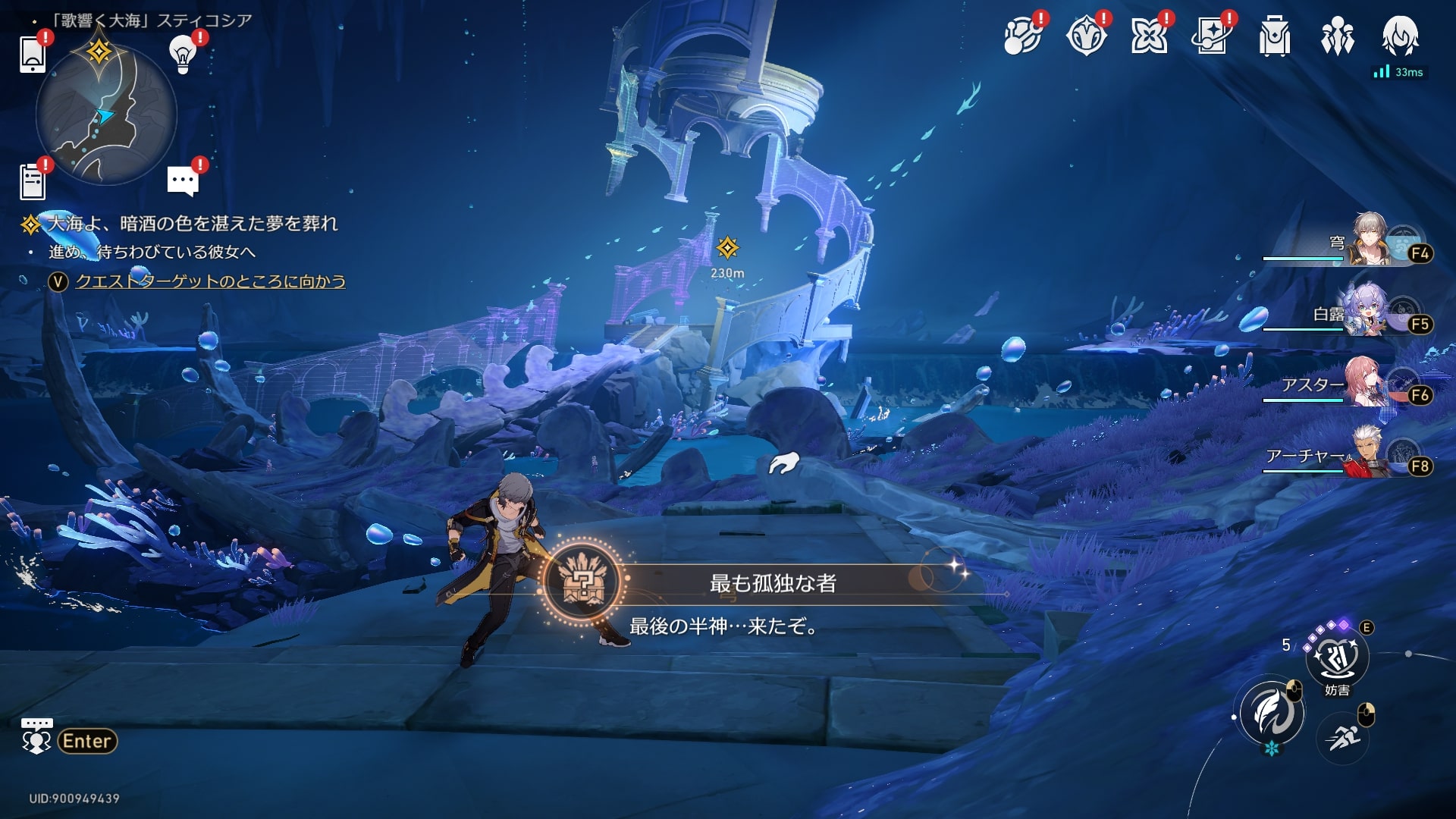Select the tracked quest title in objective tracker
Screen dimensions: 1456x819
pos(193,224)
